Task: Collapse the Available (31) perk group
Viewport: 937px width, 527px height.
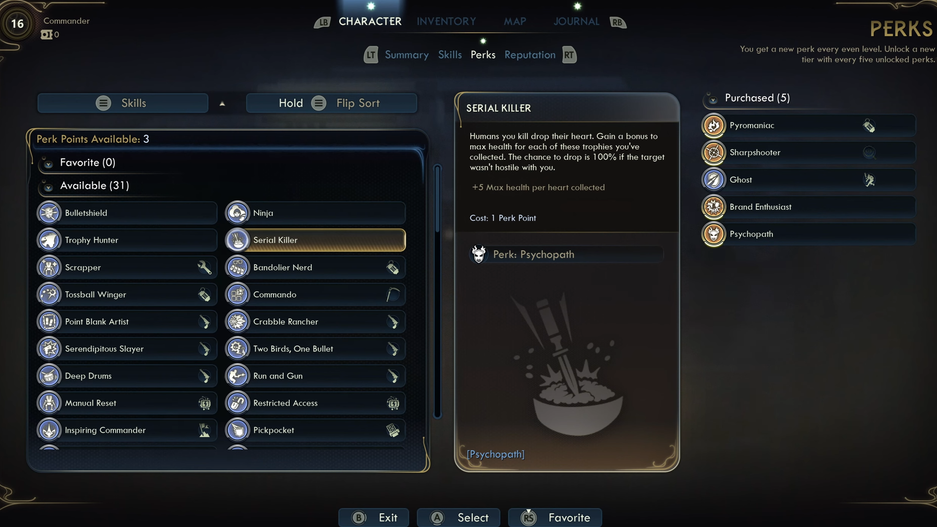Action: coord(94,186)
